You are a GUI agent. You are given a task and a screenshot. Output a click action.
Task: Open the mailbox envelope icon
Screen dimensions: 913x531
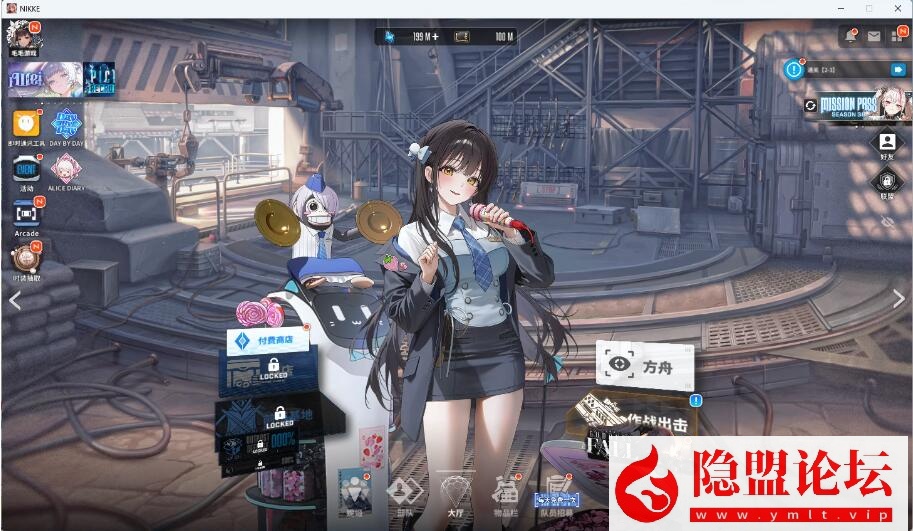coord(873,36)
